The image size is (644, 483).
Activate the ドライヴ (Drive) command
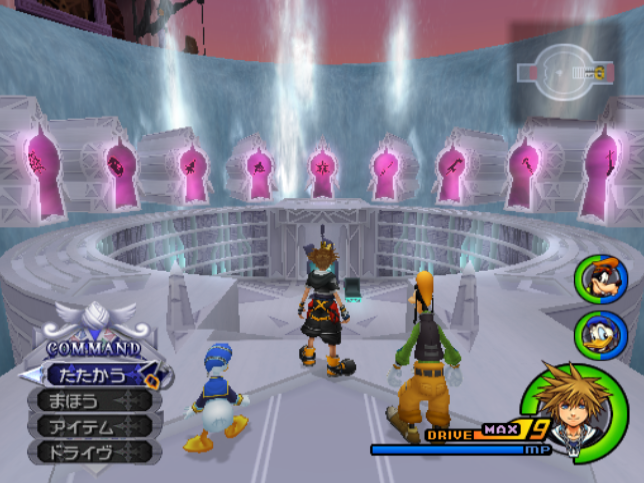[x=92, y=452]
